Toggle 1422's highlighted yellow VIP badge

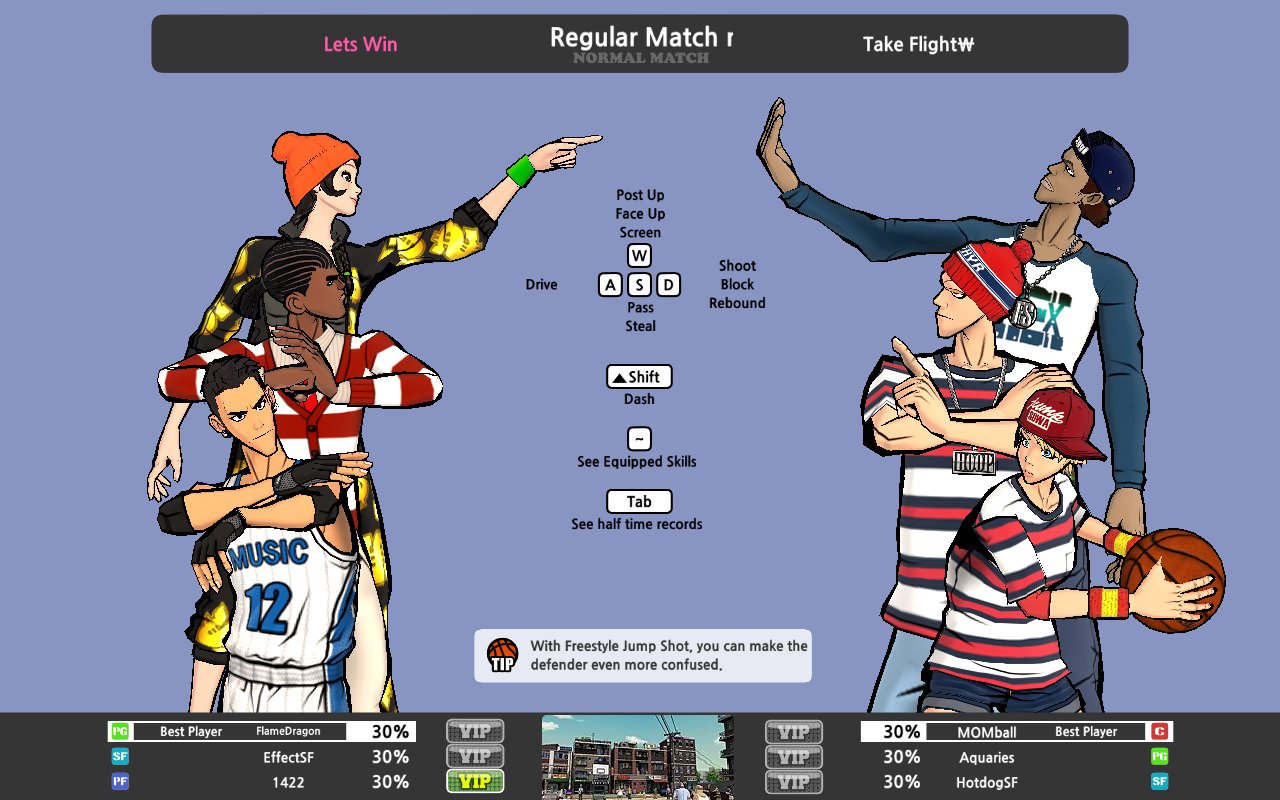coord(474,782)
